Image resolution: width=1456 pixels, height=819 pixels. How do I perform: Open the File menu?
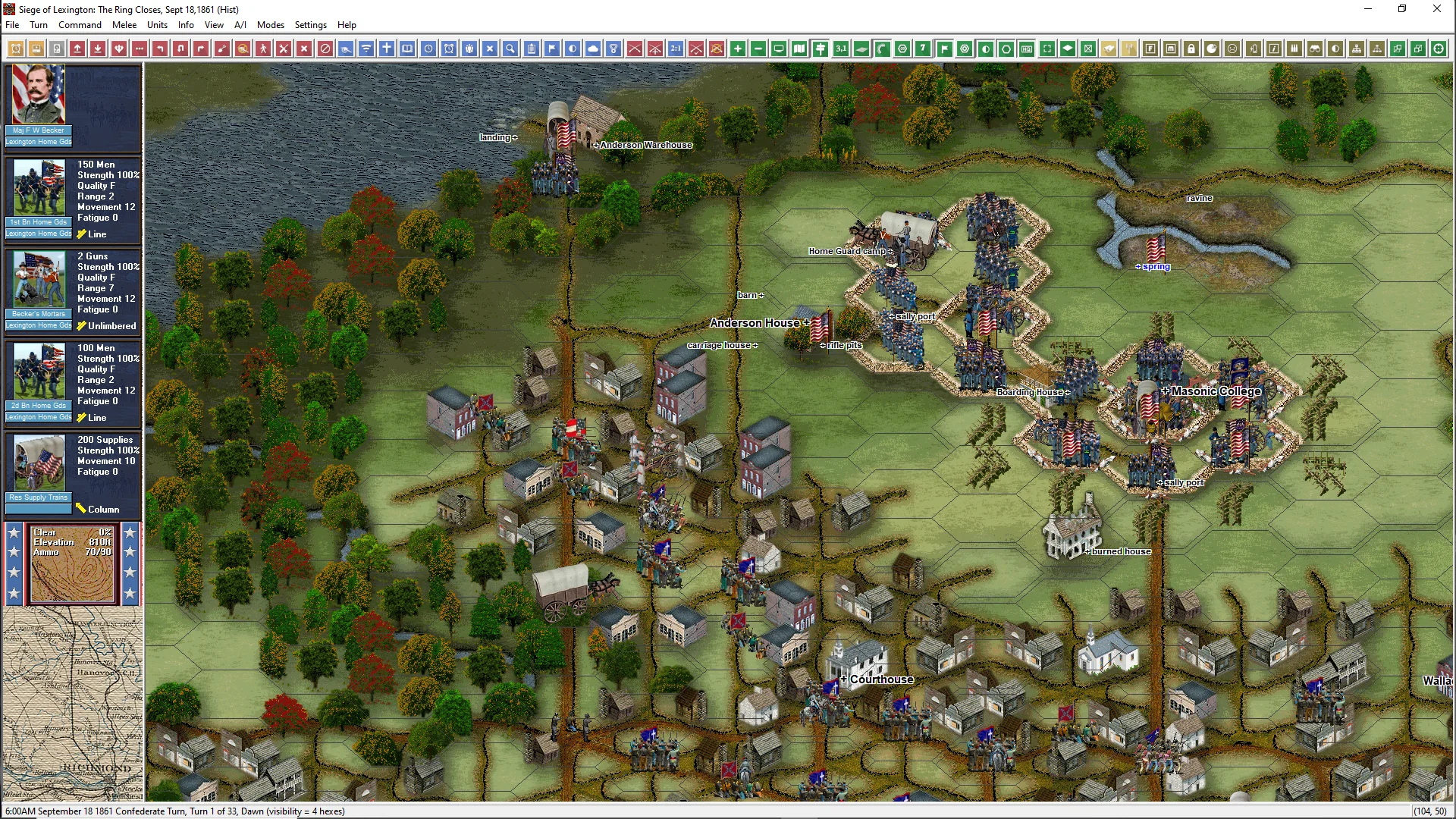click(x=12, y=25)
